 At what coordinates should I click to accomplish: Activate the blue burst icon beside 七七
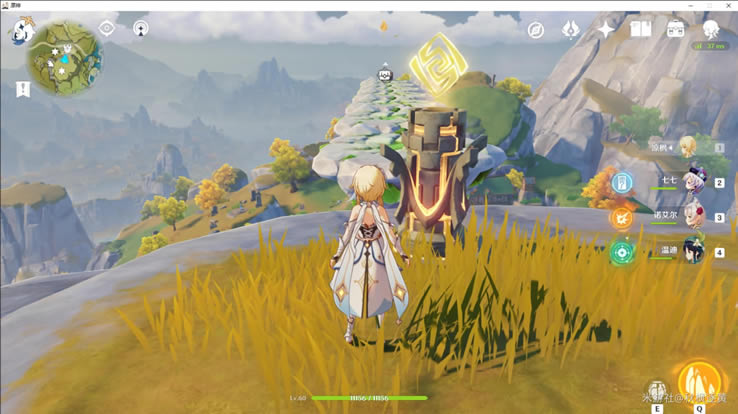[622, 183]
